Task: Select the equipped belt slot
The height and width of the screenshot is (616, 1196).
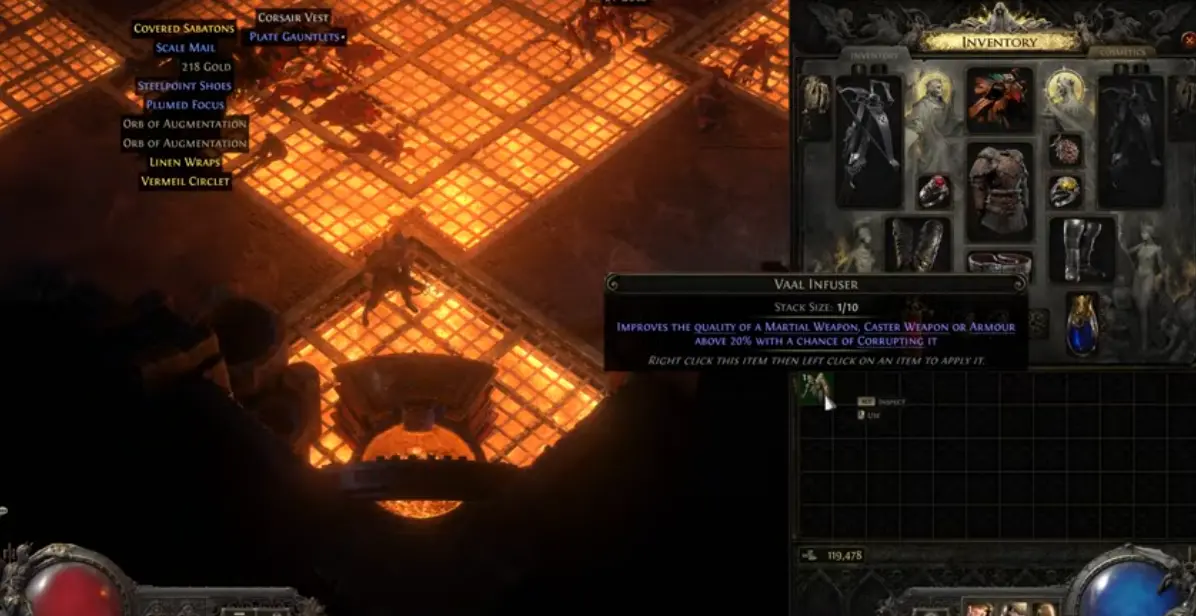Action: pyautogui.click(x=998, y=263)
